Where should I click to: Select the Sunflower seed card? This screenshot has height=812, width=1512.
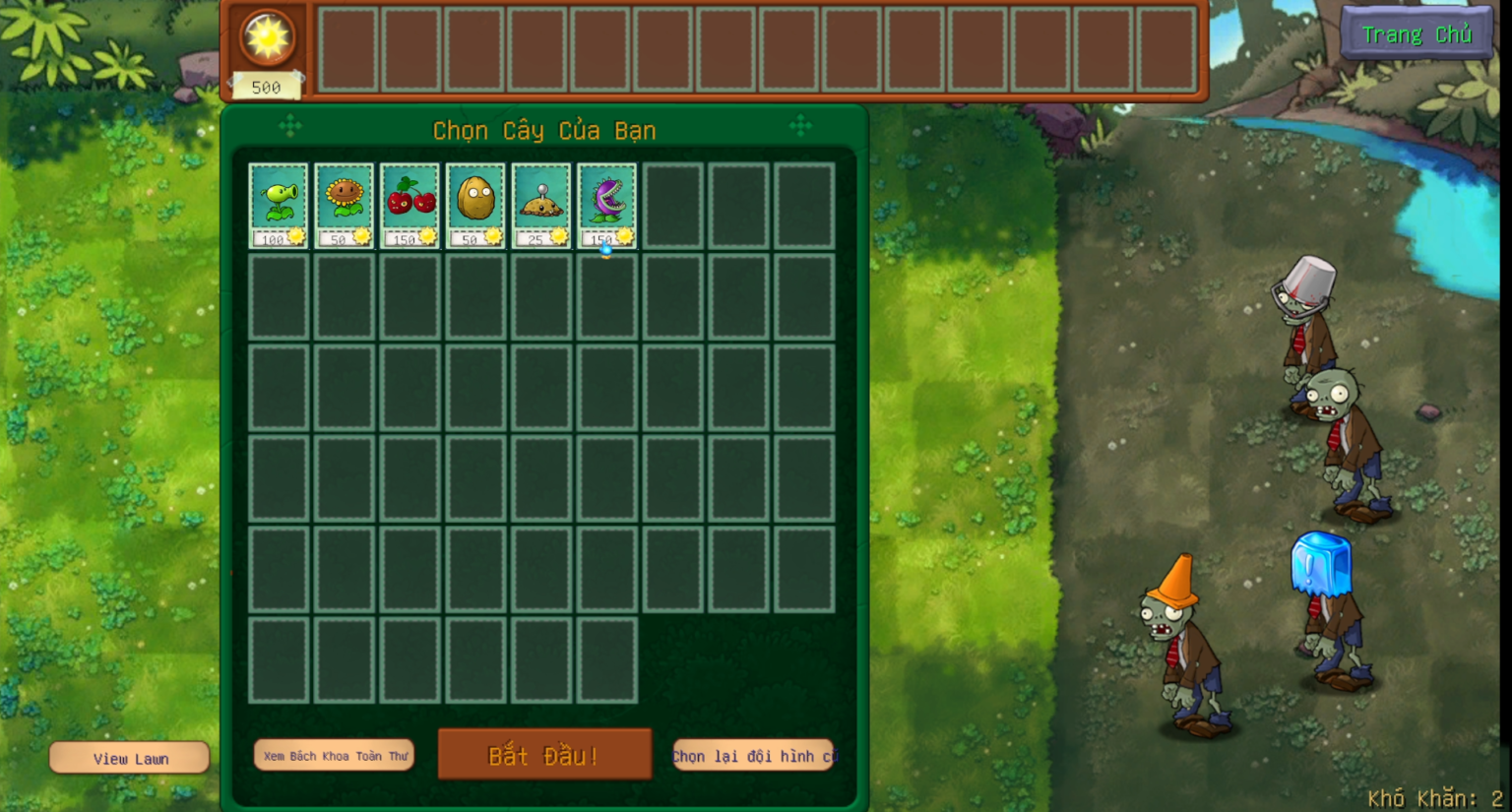pos(345,202)
